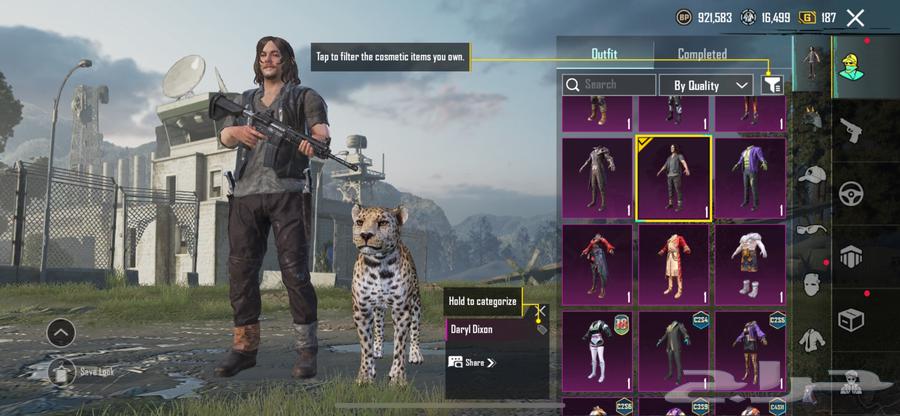Open the steering wheel vehicle category

point(851,192)
